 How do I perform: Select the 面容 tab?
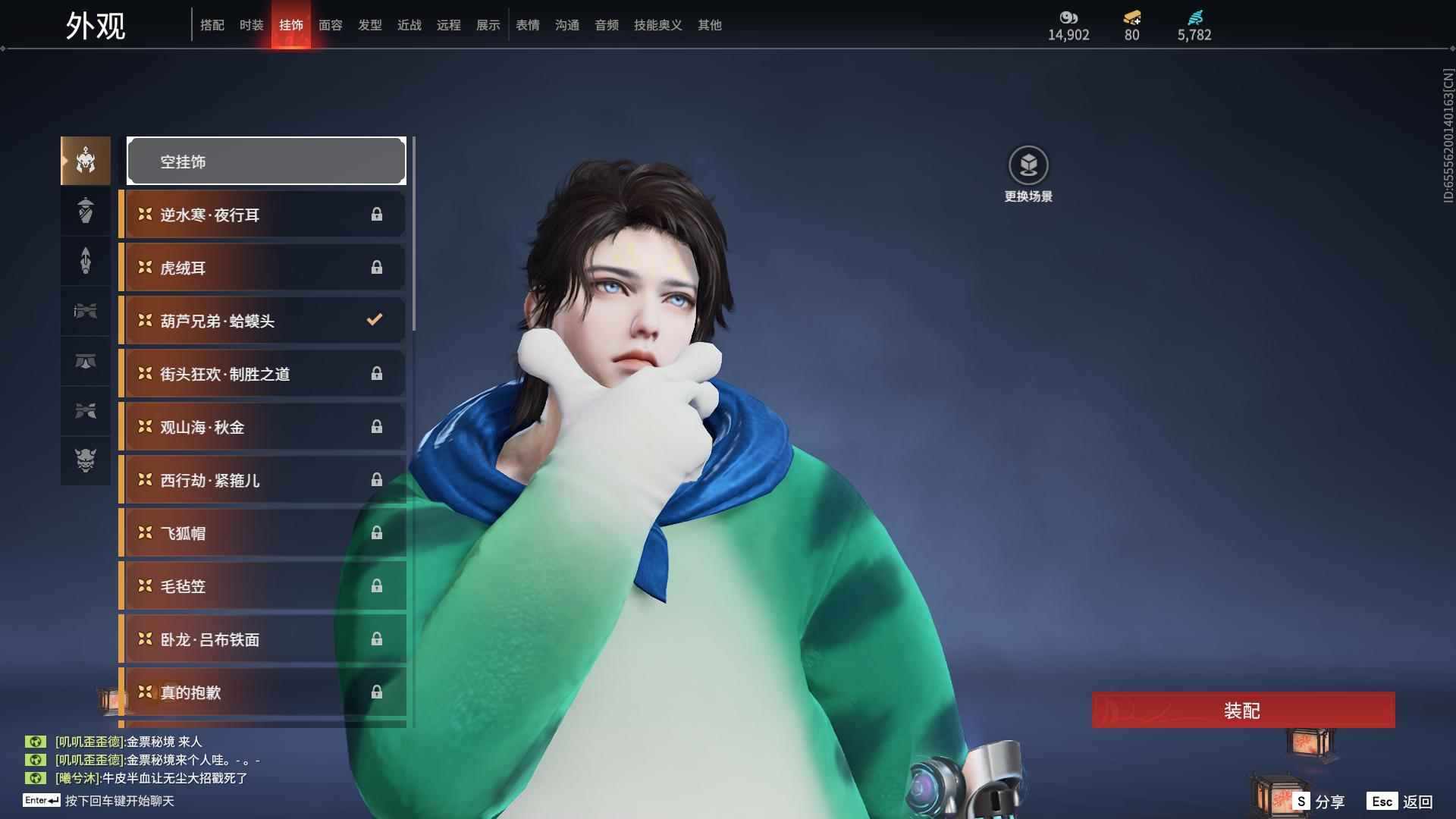pos(330,25)
